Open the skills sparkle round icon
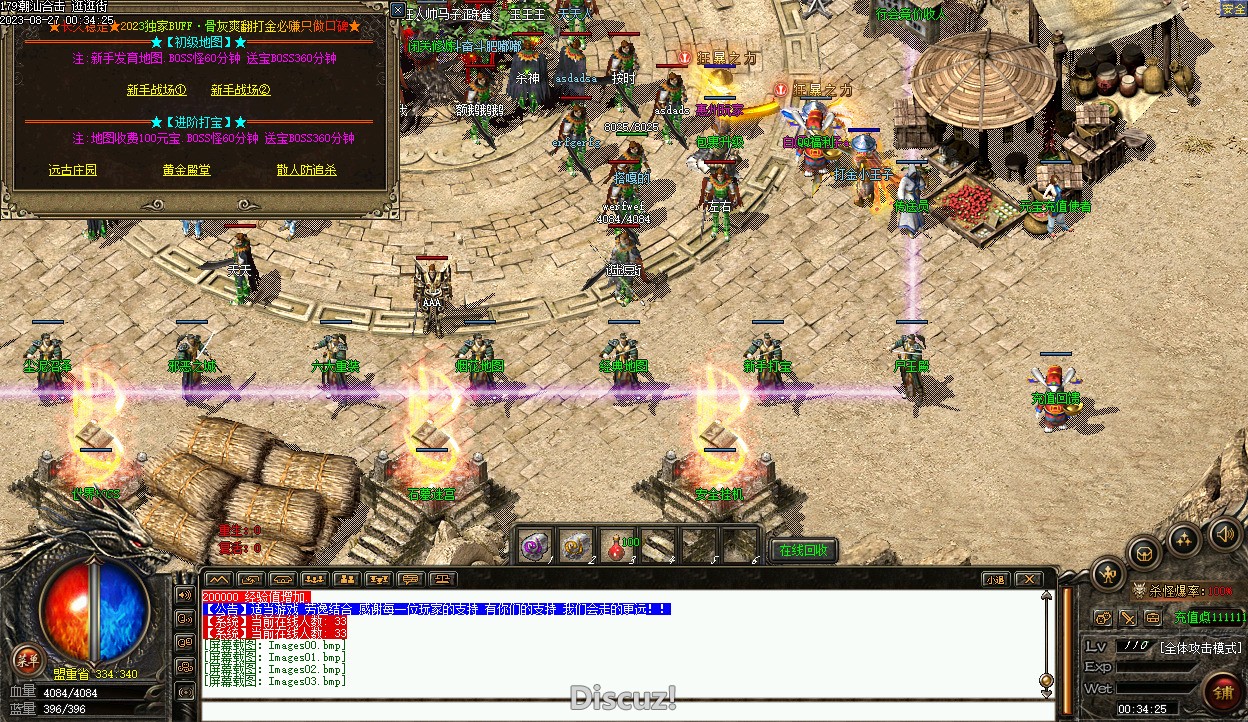The width and height of the screenshot is (1248, 722). [x=1185, y=540]
